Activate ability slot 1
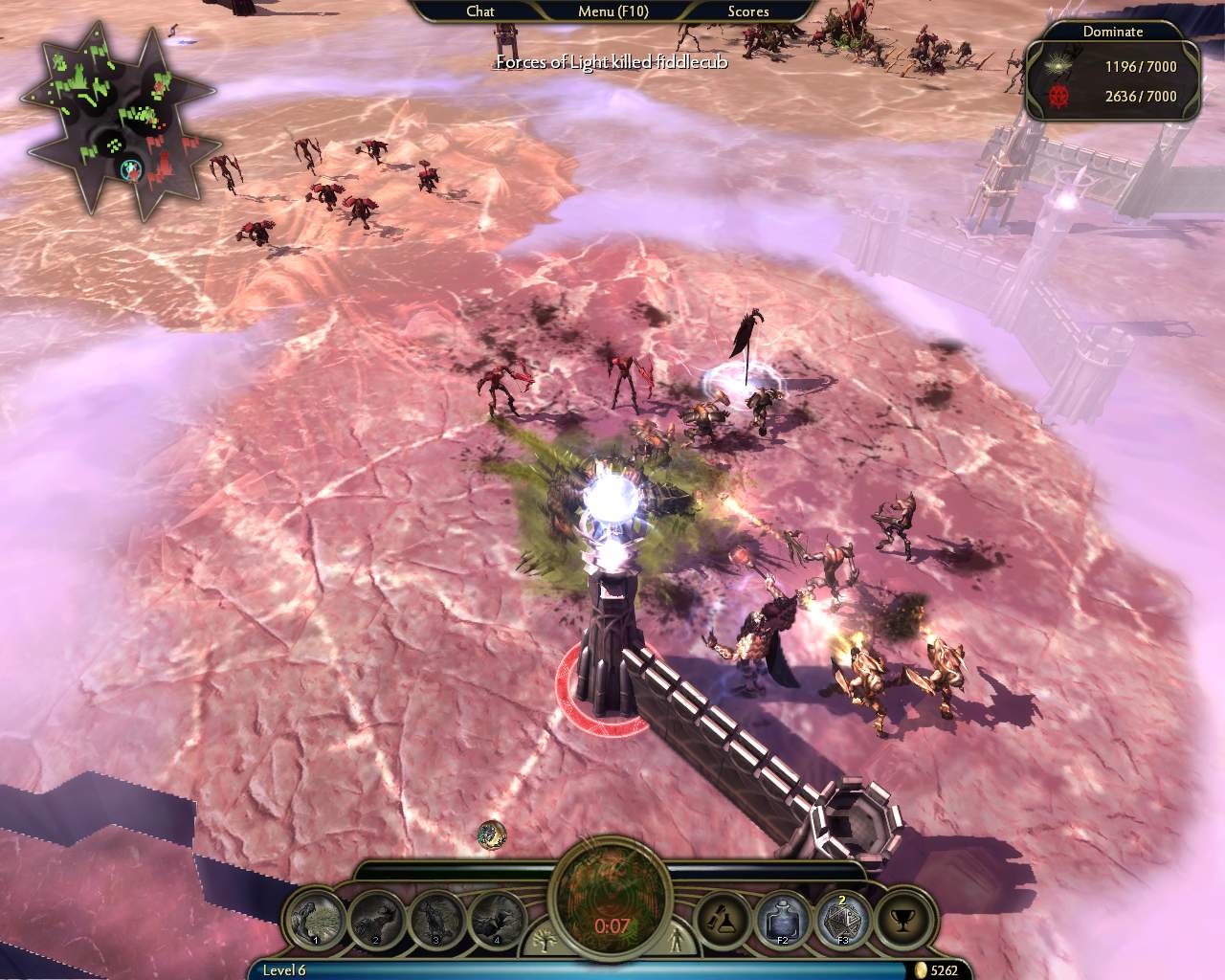 [x=317, y=920]
